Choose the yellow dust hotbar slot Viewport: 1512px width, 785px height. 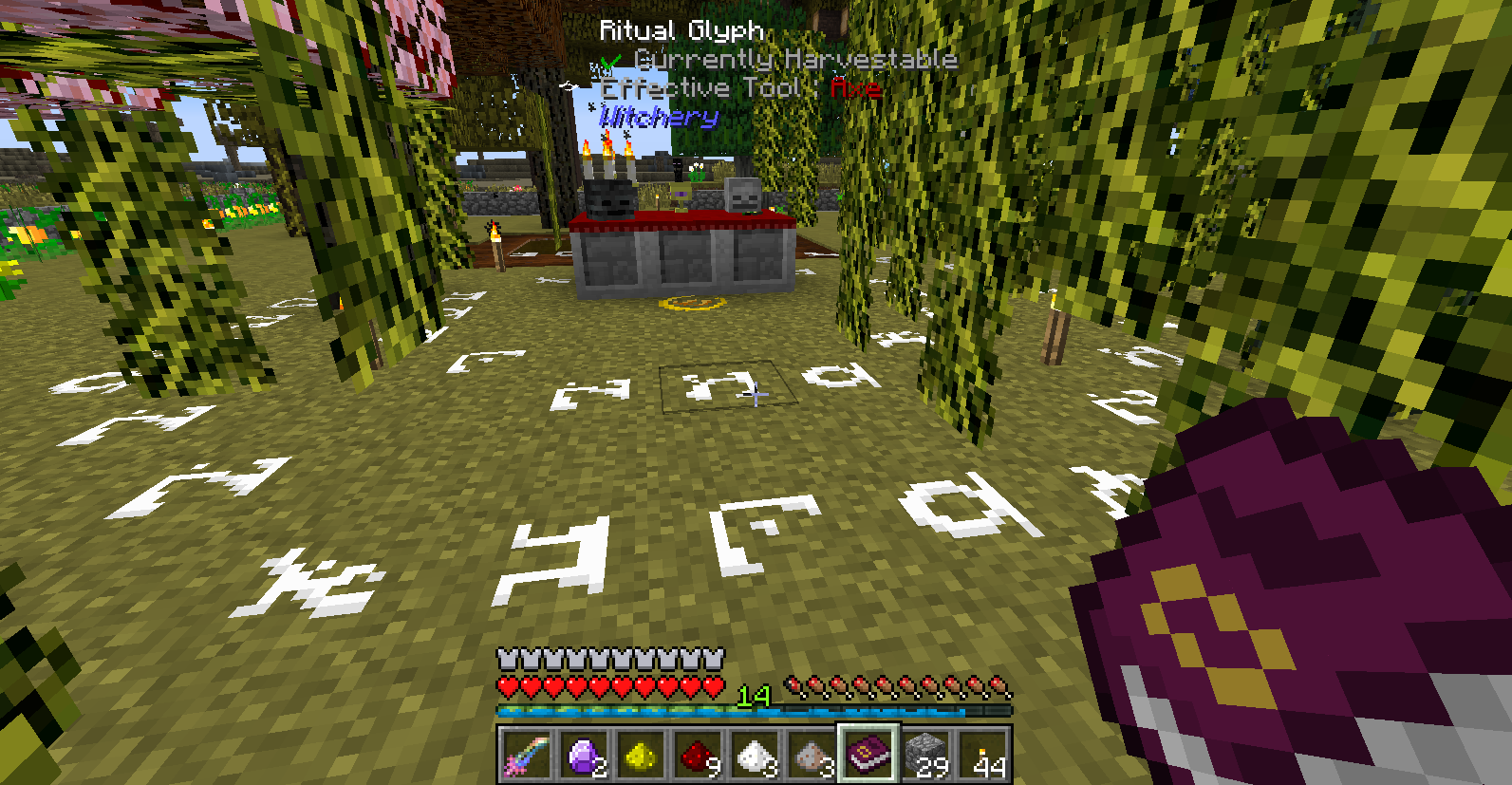click(640, 756)
